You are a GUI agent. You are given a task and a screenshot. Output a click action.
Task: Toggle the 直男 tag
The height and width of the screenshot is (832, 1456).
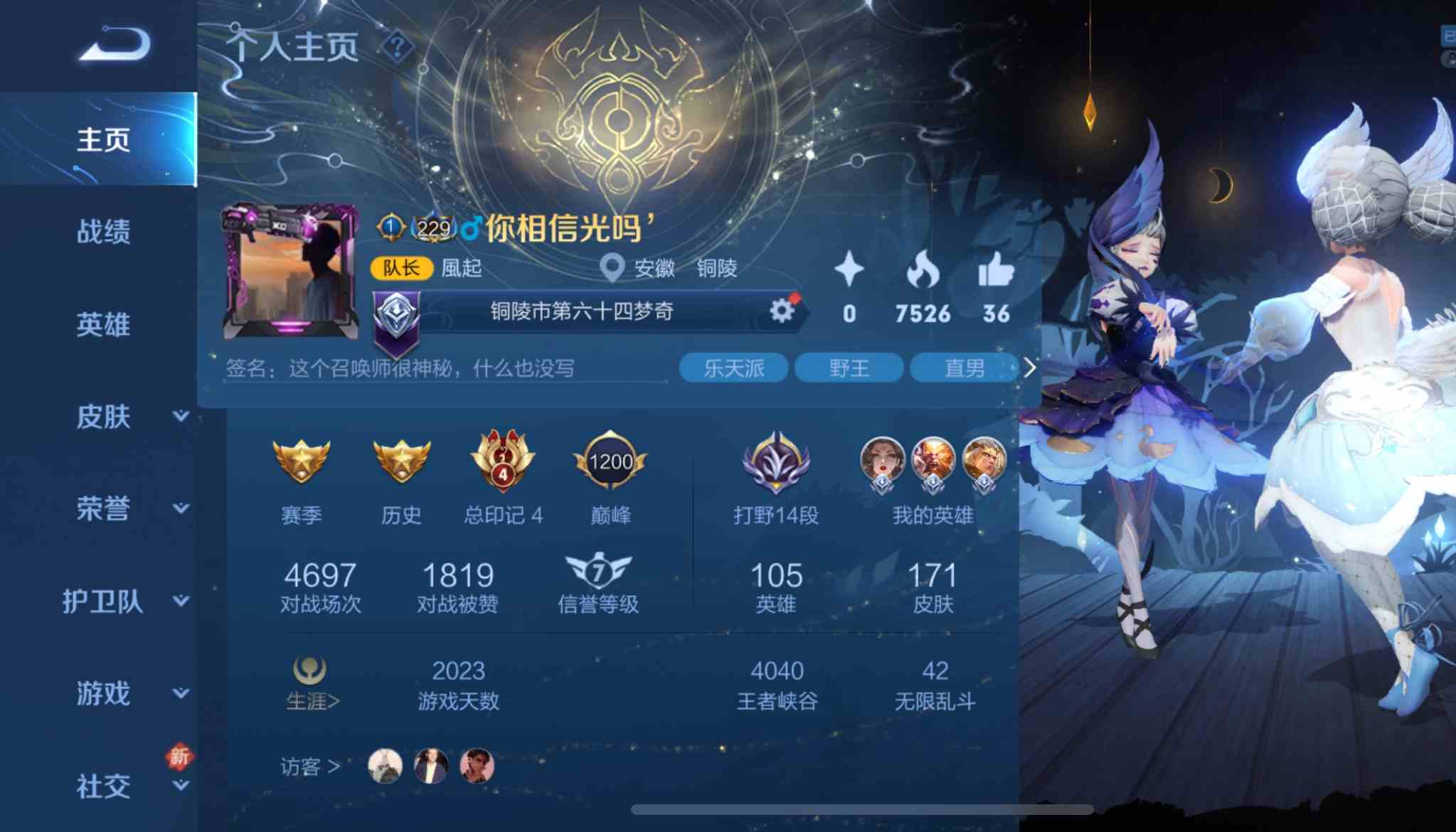(964, 366)
